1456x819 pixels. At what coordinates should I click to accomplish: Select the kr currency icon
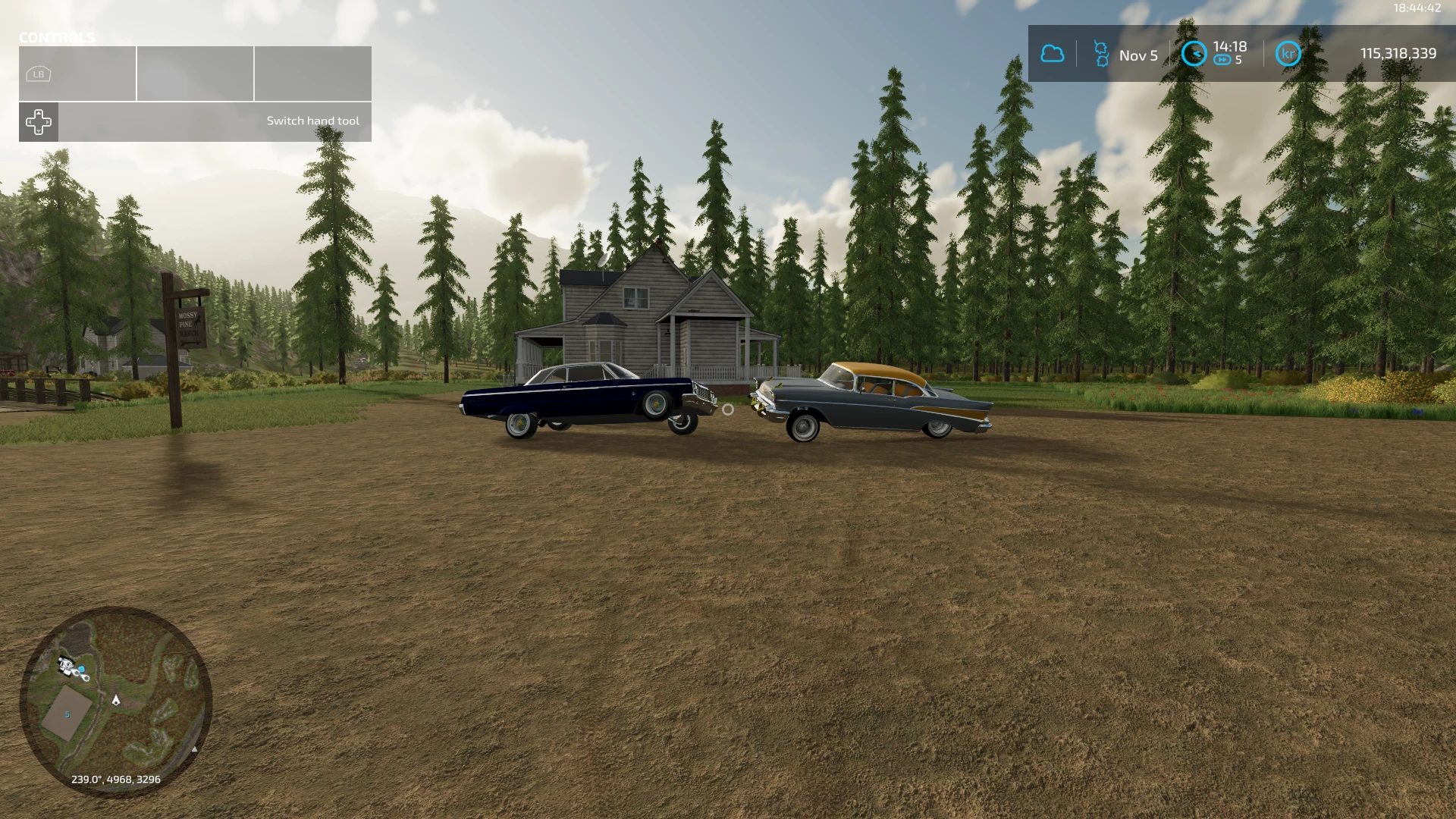tap(1287, 55)
